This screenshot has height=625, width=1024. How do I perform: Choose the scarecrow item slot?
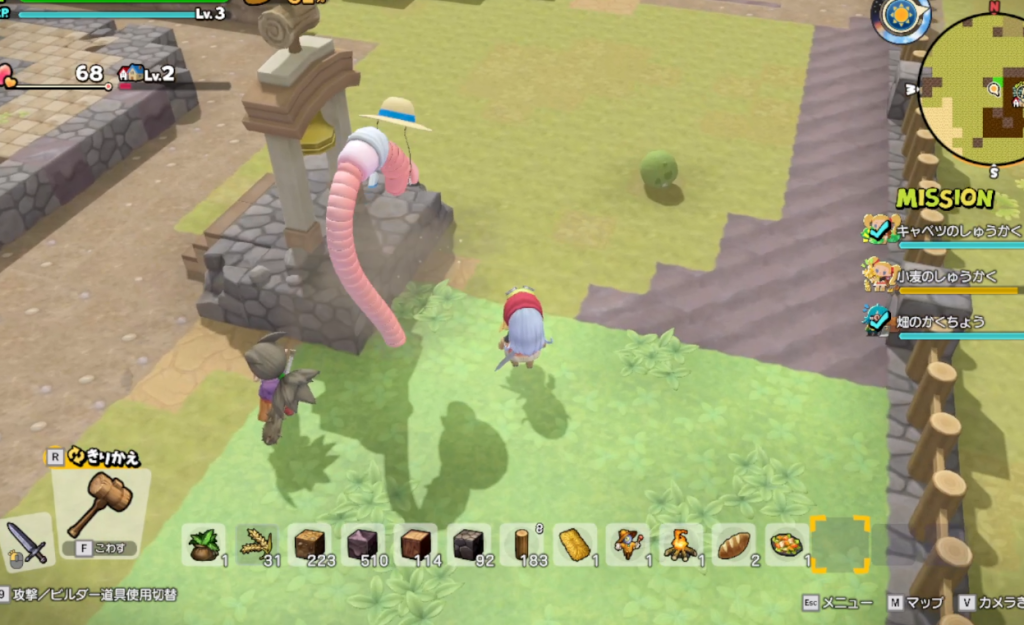click(x=627, y=545)
